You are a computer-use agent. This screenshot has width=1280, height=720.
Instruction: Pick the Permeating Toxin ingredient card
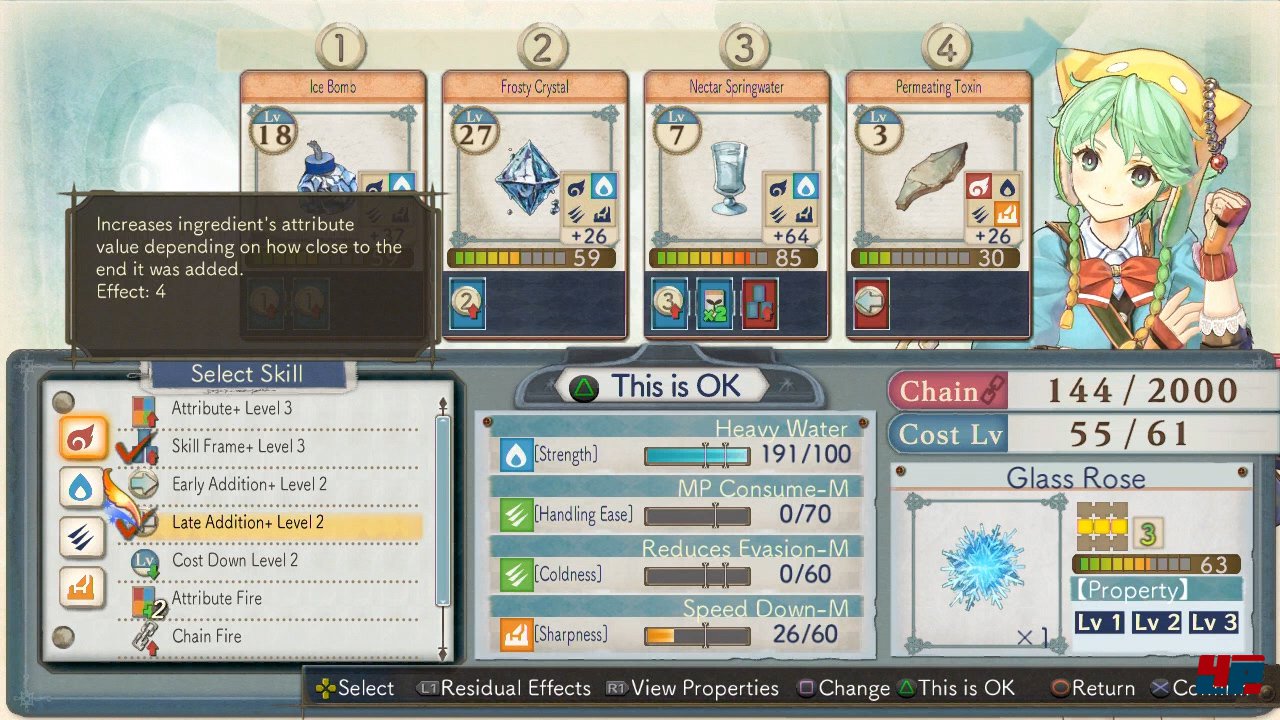point(938,200)
